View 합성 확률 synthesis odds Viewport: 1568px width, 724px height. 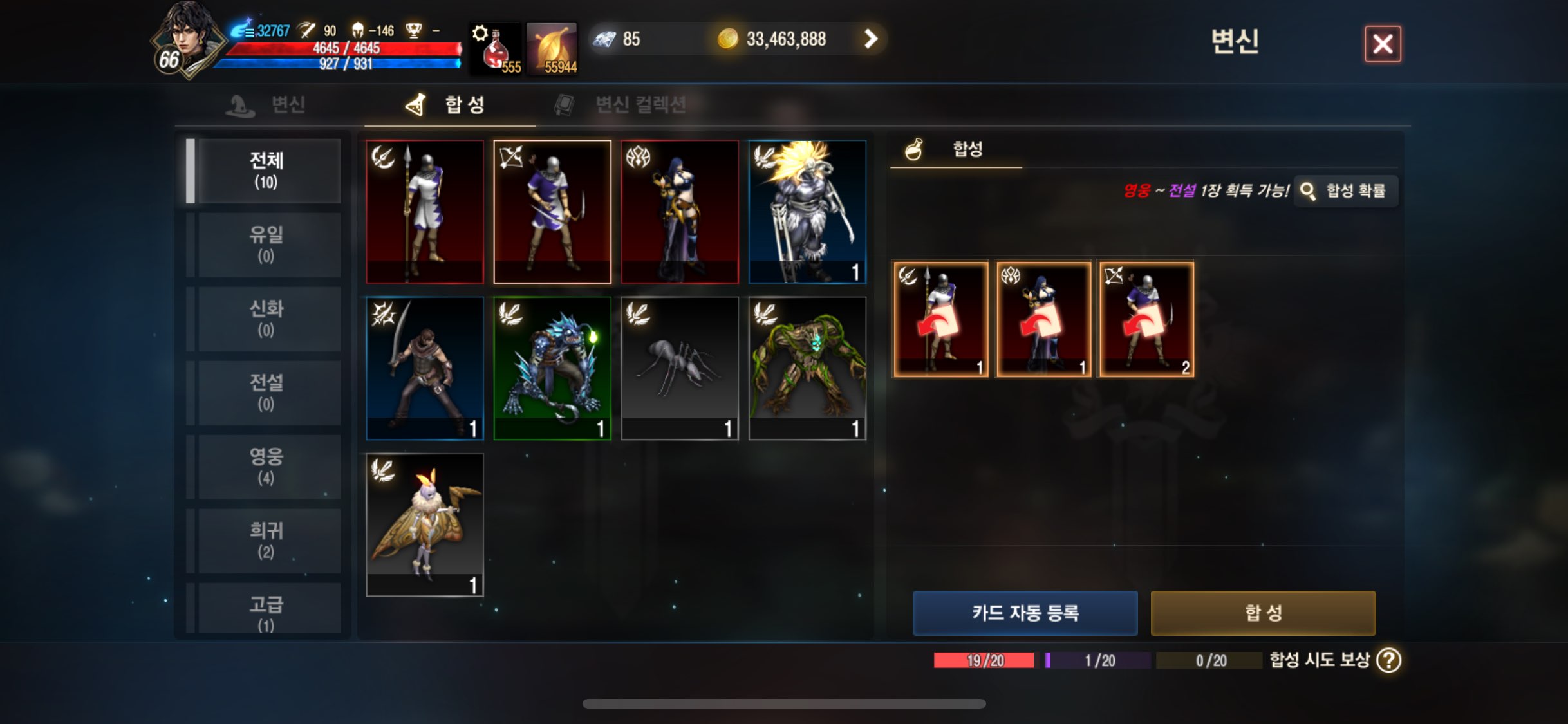[1346, 191]
